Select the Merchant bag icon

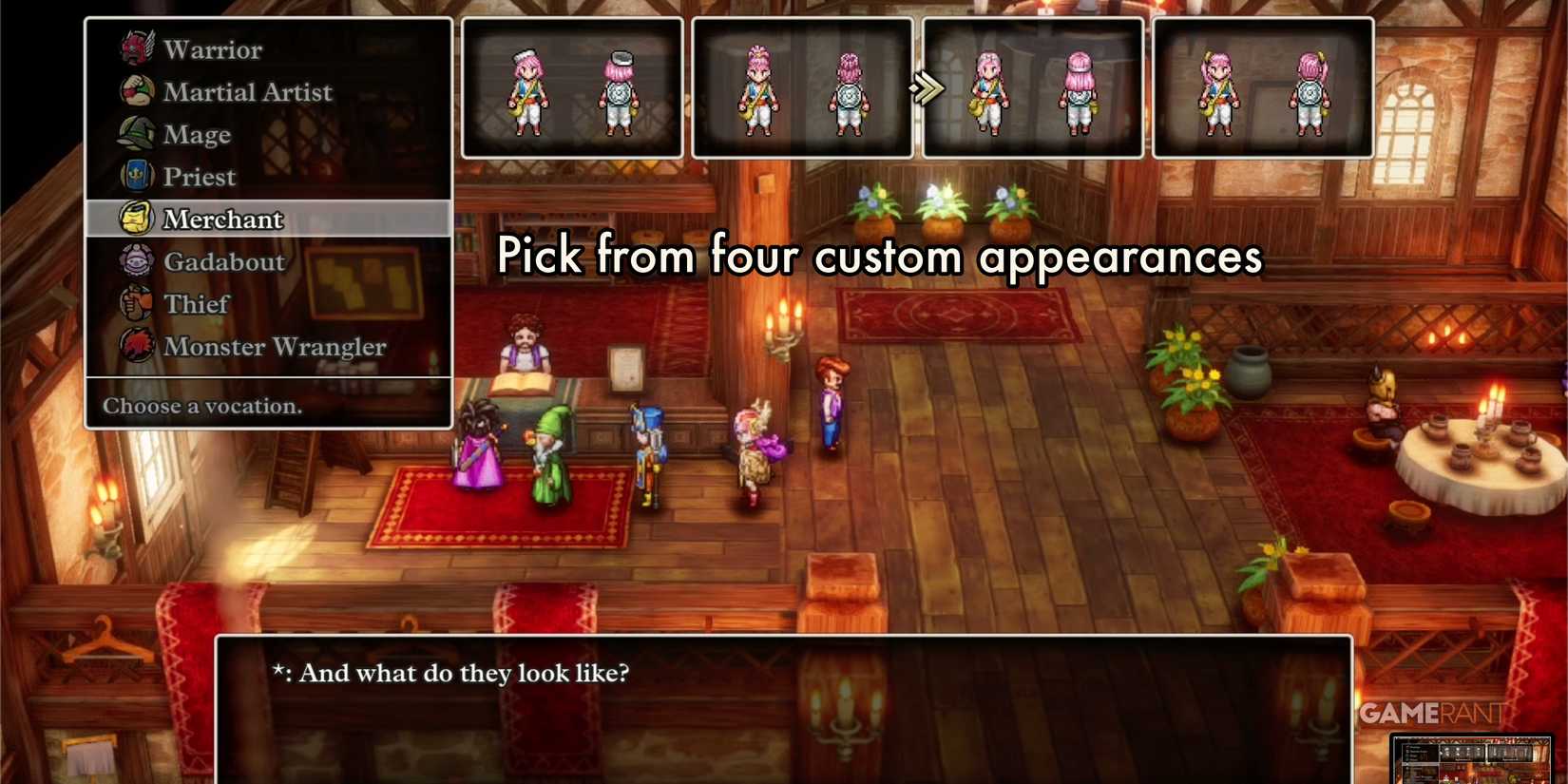137,218
